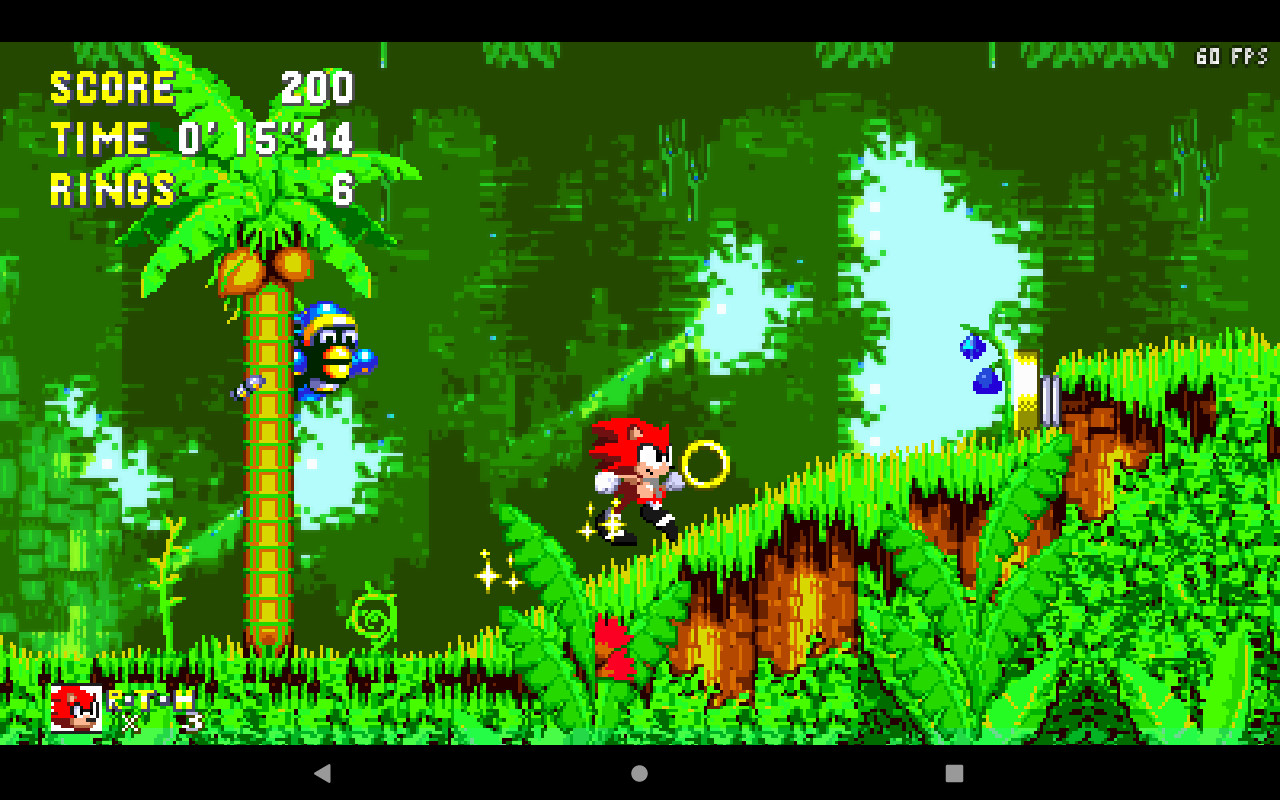Click the Android home button

pos(639,771)
